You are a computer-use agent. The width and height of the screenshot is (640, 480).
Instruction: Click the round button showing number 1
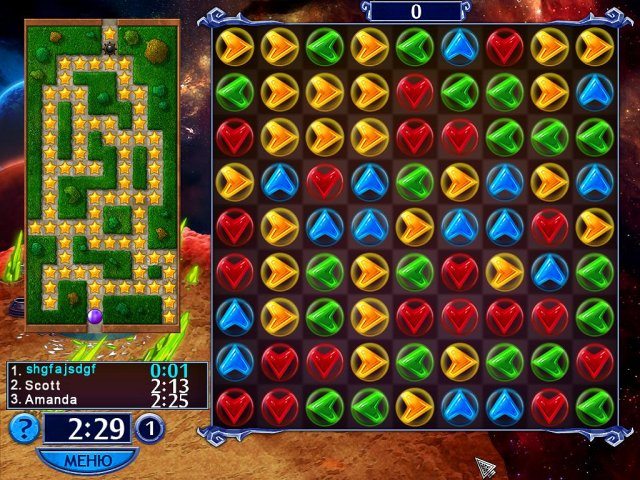coord(150,429)
